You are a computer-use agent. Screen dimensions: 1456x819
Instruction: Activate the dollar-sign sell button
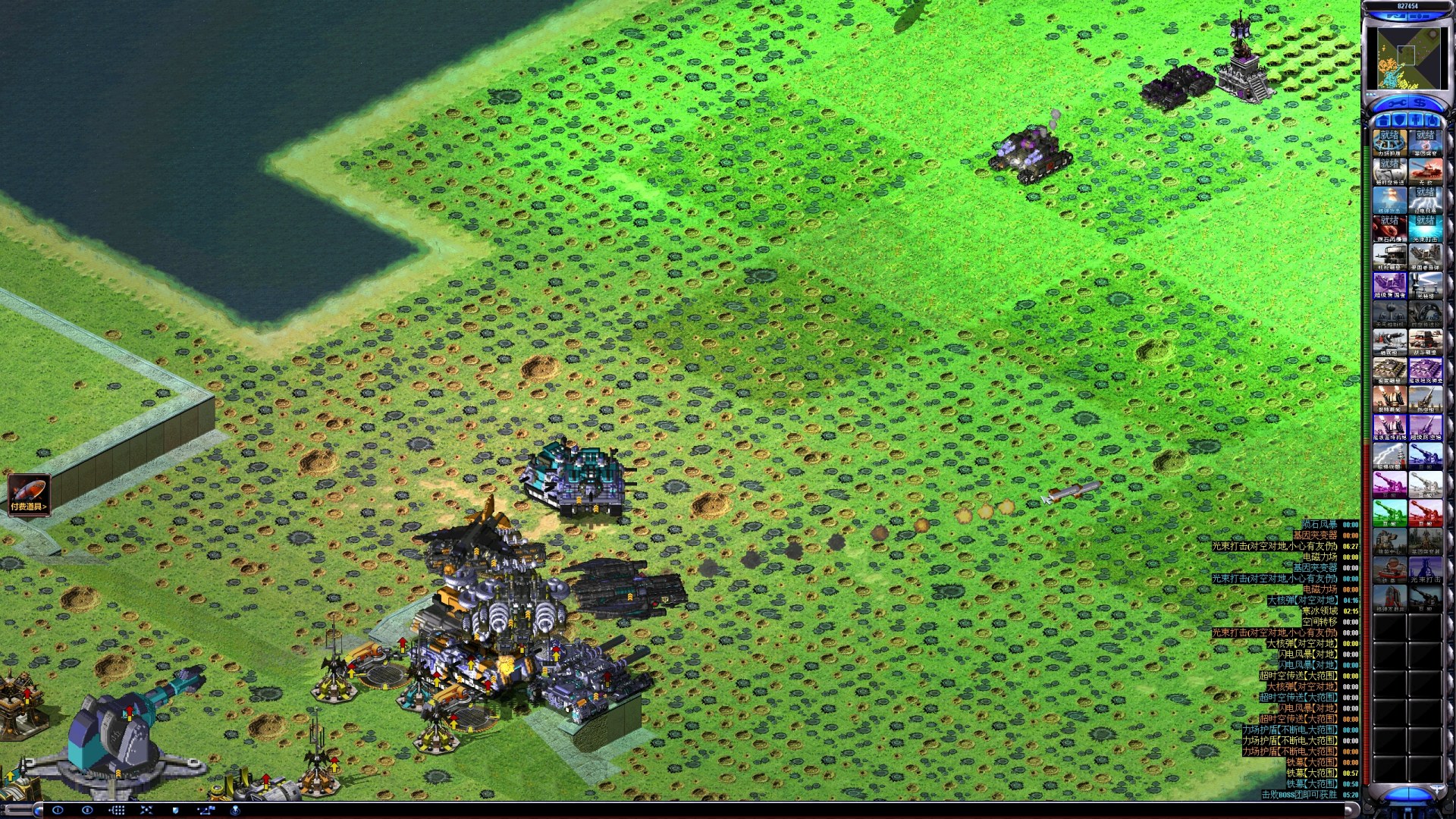pyautogui.click(x=1420, y=103)
